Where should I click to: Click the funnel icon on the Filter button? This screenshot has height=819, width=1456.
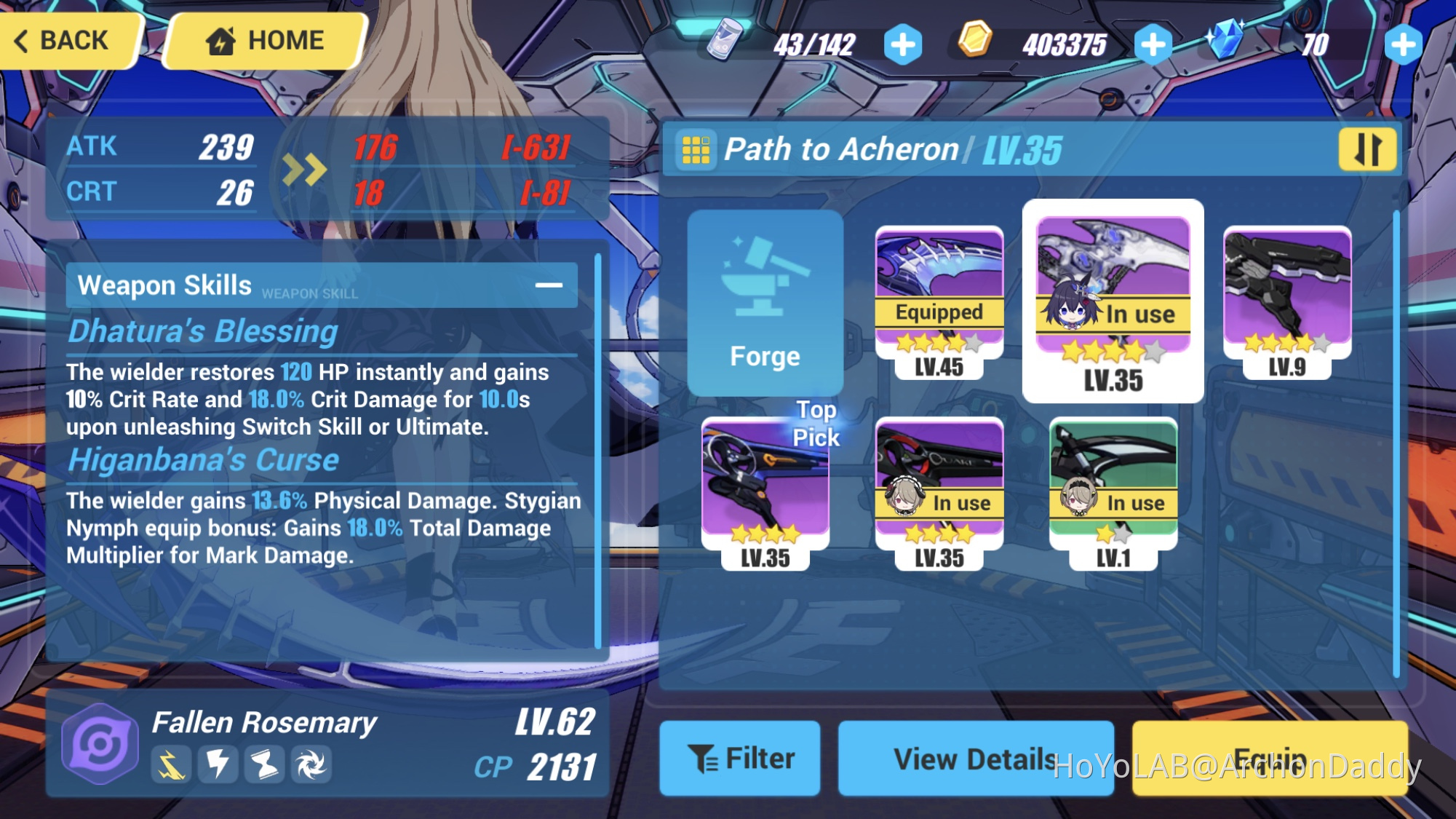(701, 758)
